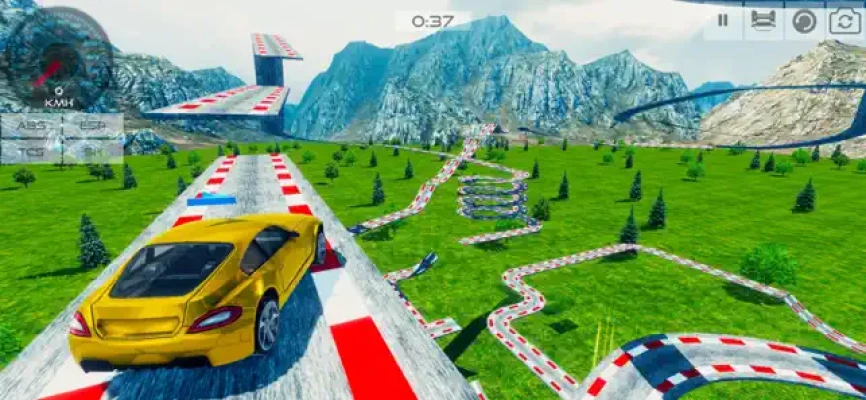The width and height of the screenshot is (866, 400).
Task: Toggle the ABS driving assist
Action: (31, 126)
